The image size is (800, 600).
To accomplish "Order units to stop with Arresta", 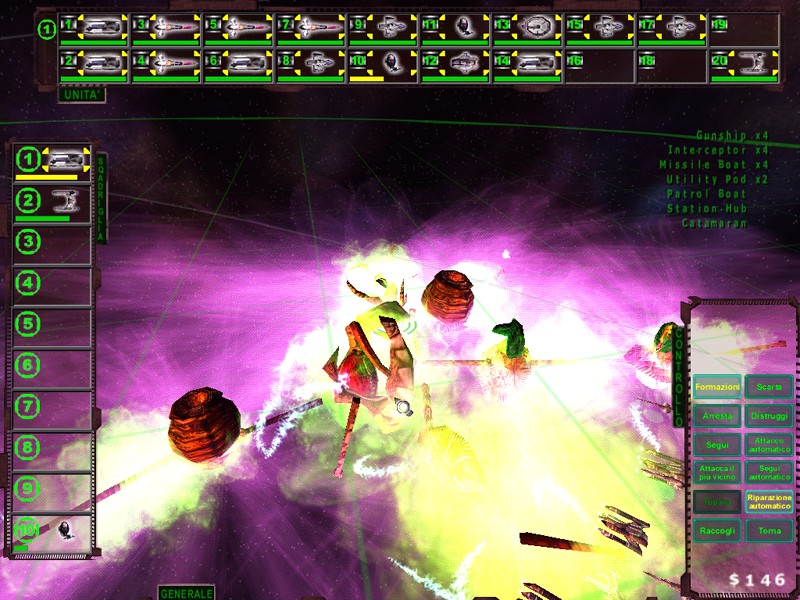I will 717,415.
